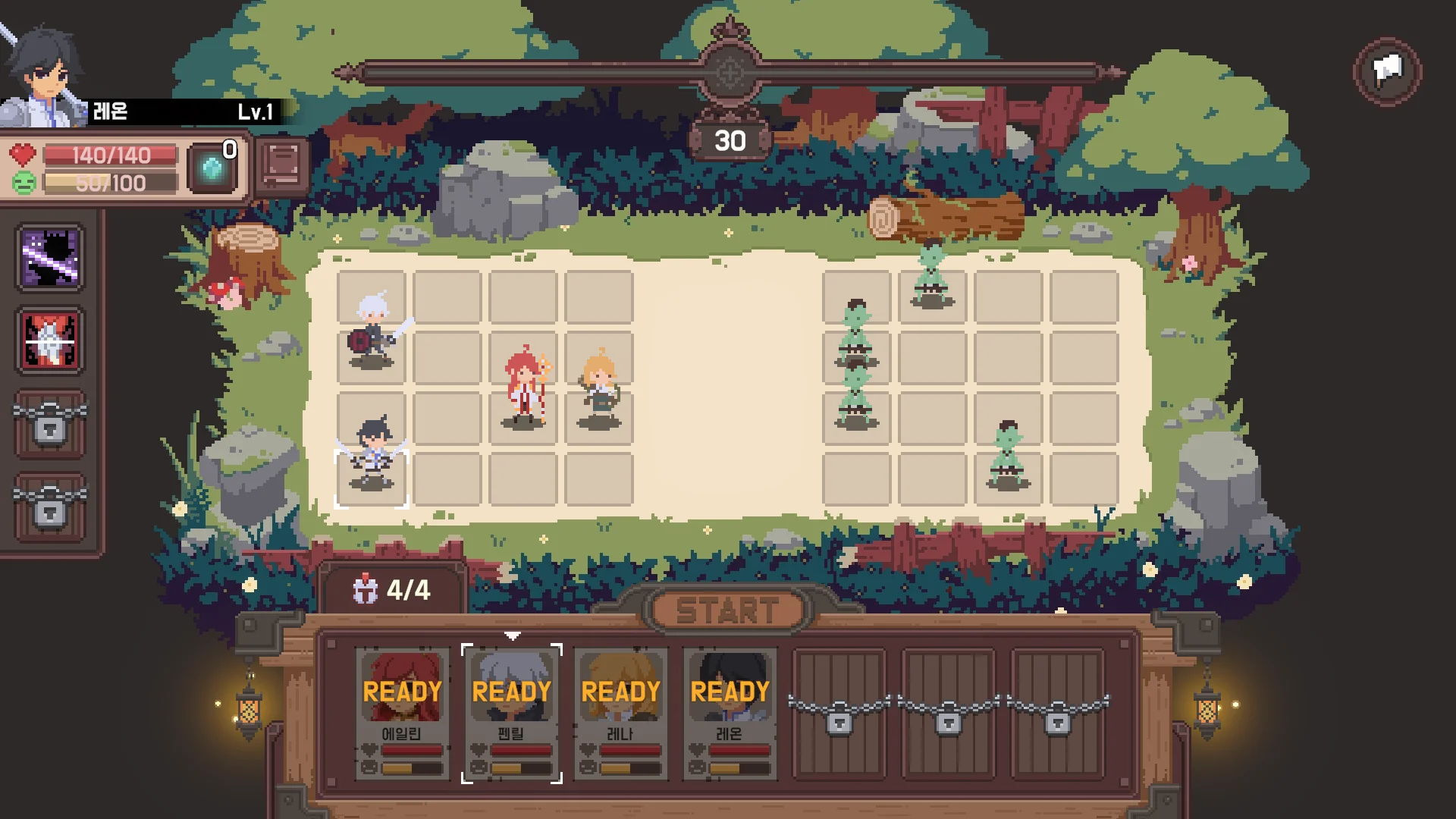
Task: Select the 에일린 hero card
Action: pos(401,713)
